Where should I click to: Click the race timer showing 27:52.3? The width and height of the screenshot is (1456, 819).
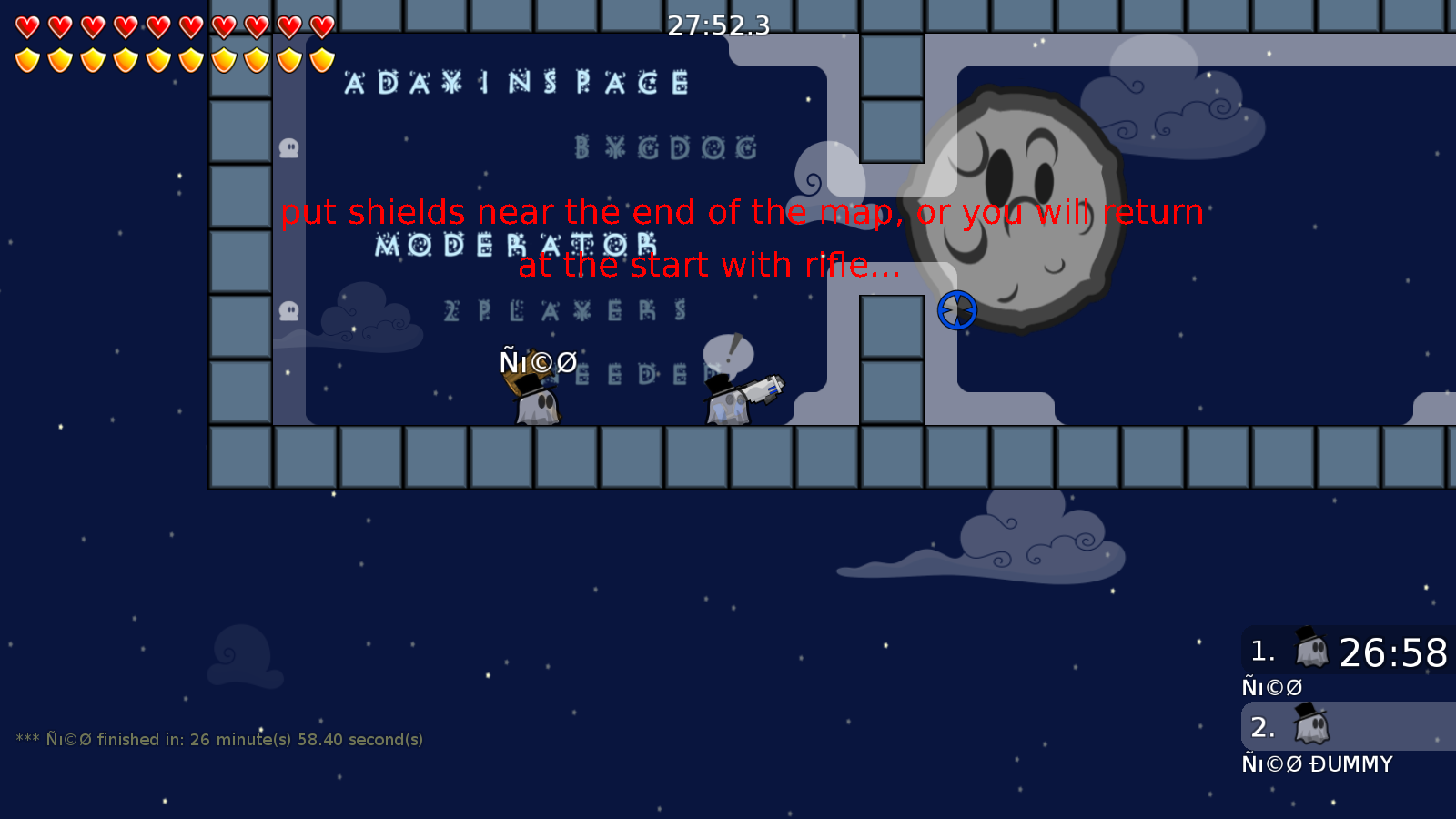point(717,26)
